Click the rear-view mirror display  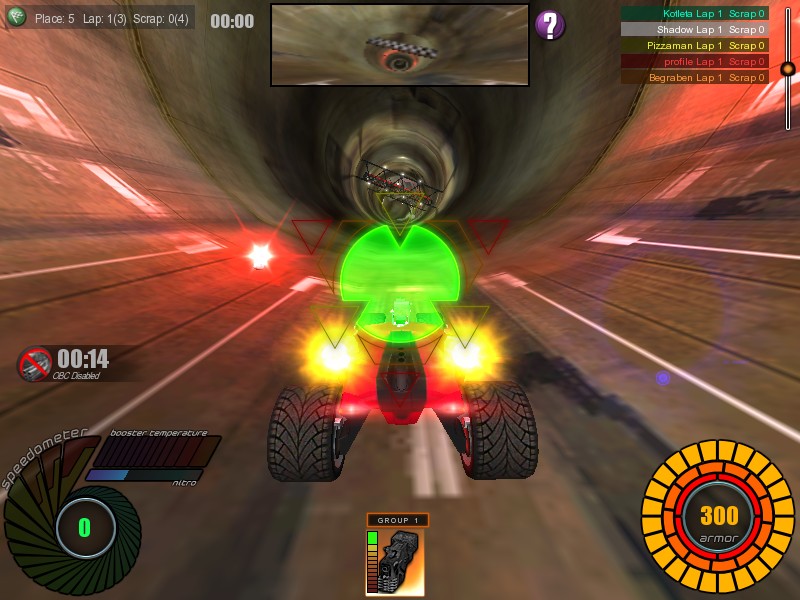pos(399,45)
